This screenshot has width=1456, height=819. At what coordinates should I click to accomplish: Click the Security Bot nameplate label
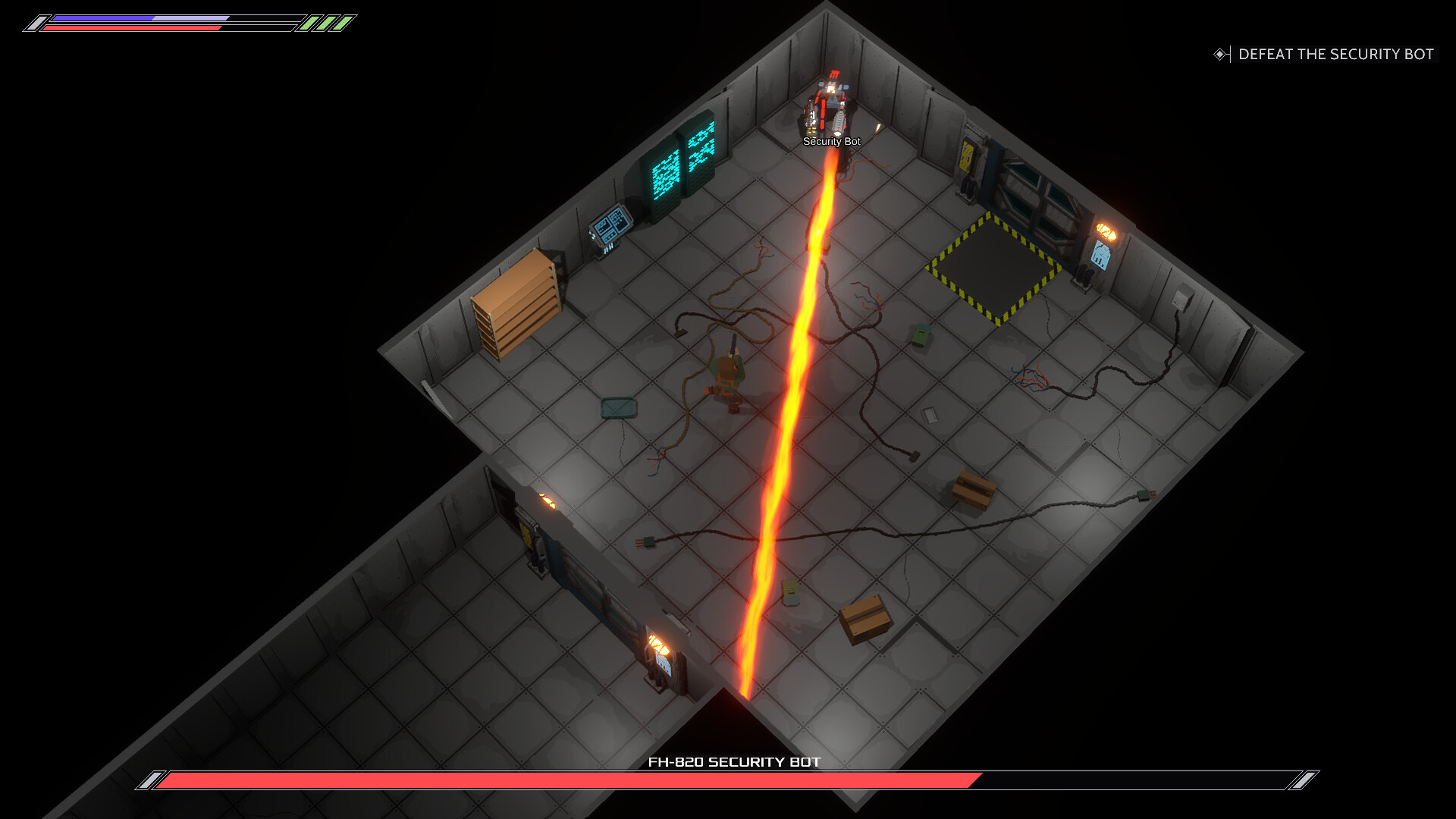pyautogui.click(x=831, y=142)
